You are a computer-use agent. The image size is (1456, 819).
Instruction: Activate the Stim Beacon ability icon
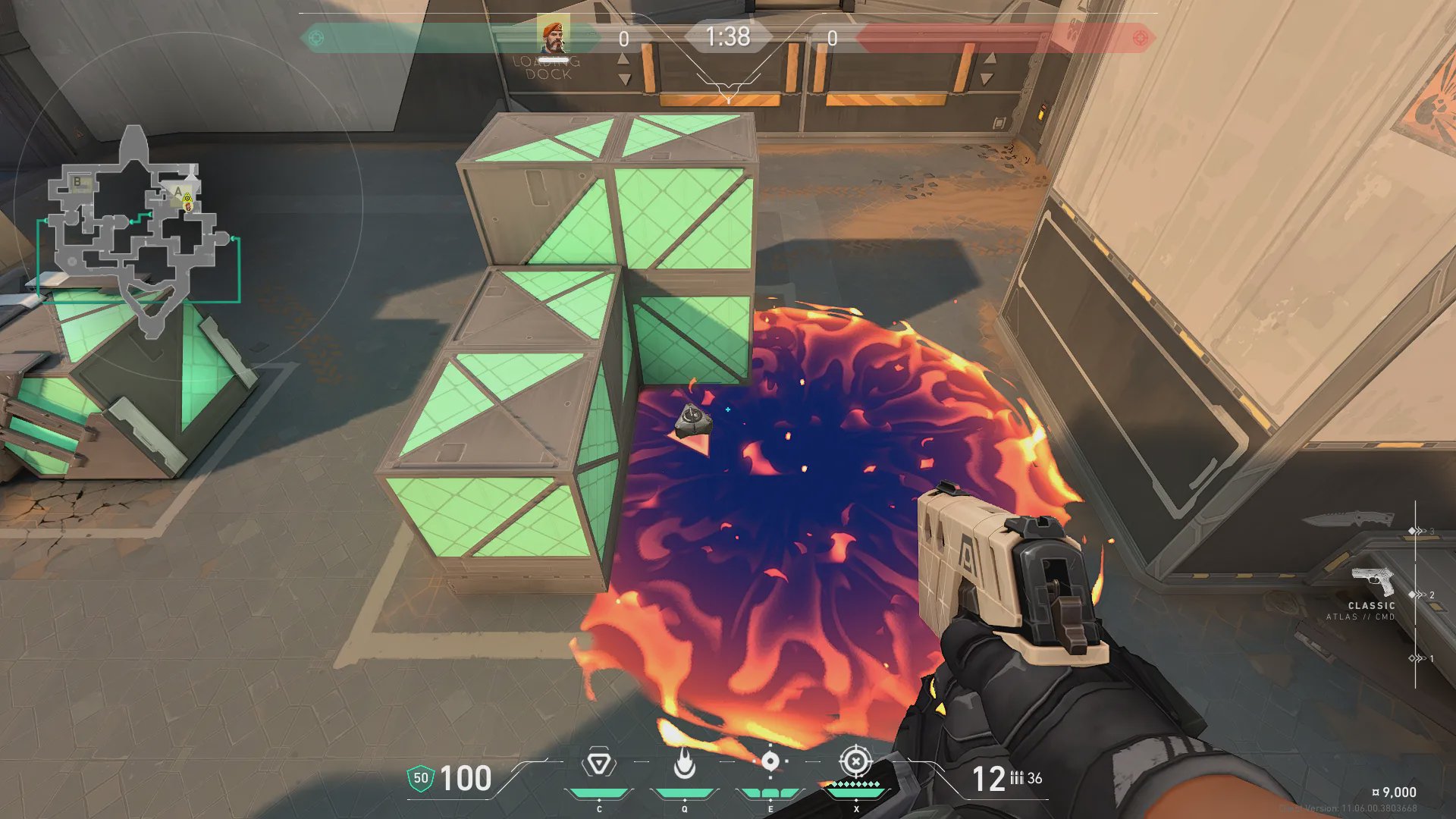[598, 764]
